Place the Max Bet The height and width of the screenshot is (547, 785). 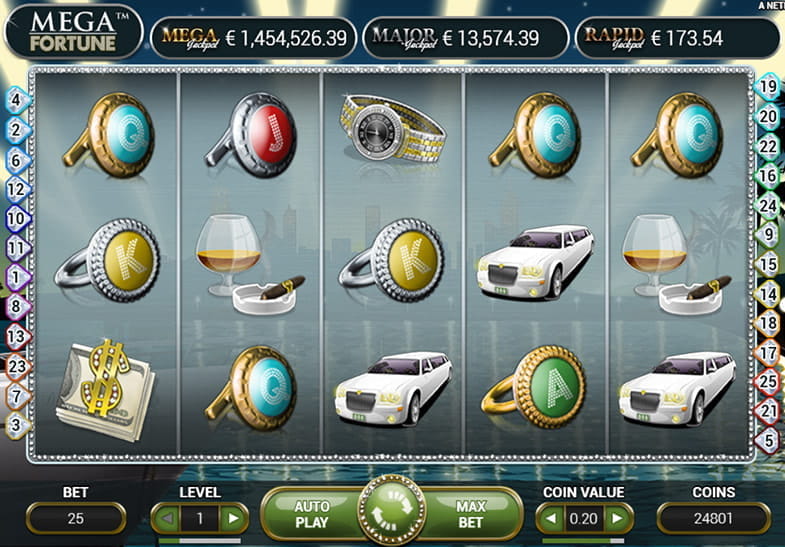pos(470,514)
